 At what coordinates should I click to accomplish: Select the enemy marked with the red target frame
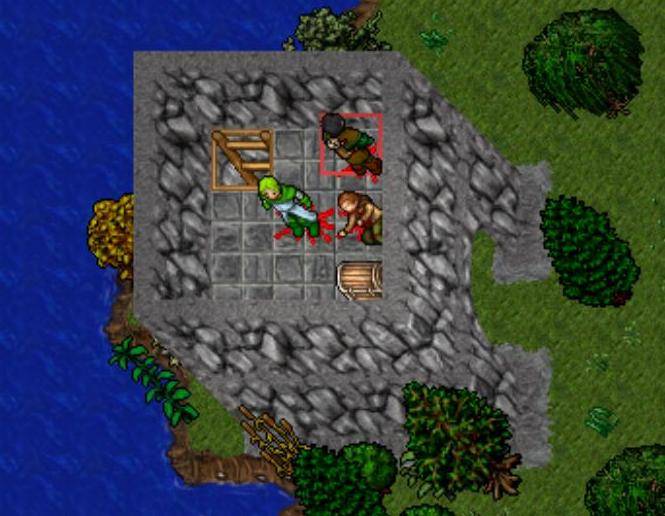coord(350,145)
